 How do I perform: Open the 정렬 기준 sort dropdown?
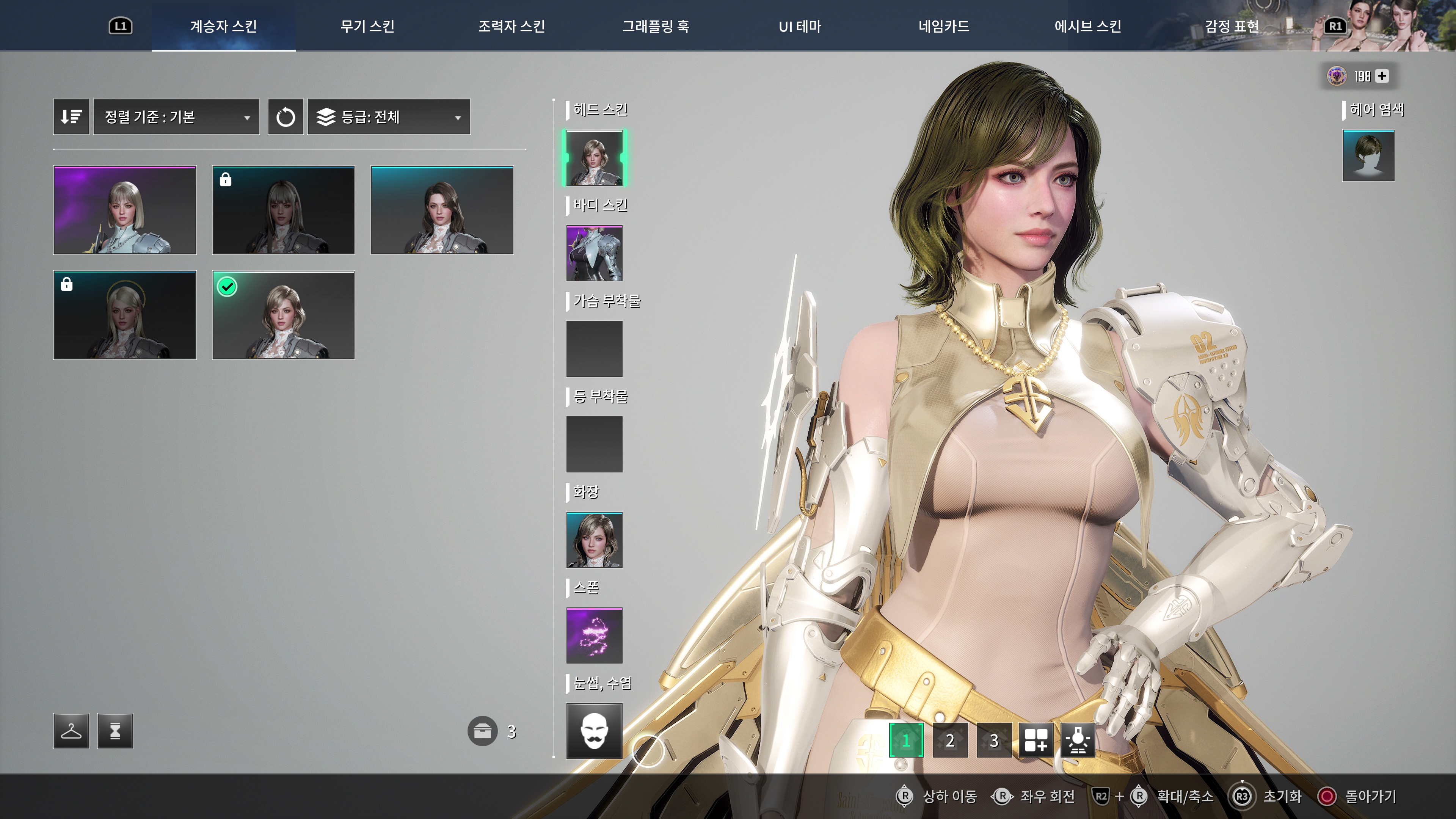tap(176, 116)
